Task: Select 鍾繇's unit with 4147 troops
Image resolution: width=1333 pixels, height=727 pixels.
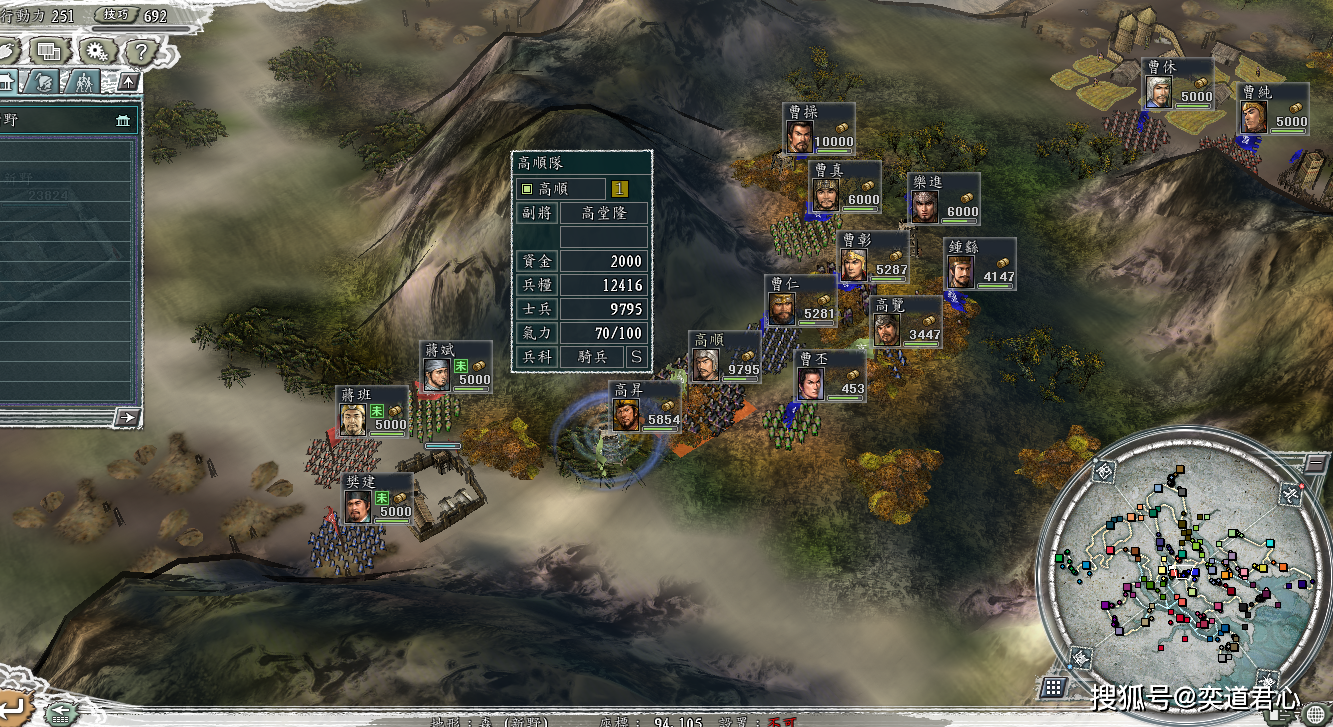Action: point(981,264)
